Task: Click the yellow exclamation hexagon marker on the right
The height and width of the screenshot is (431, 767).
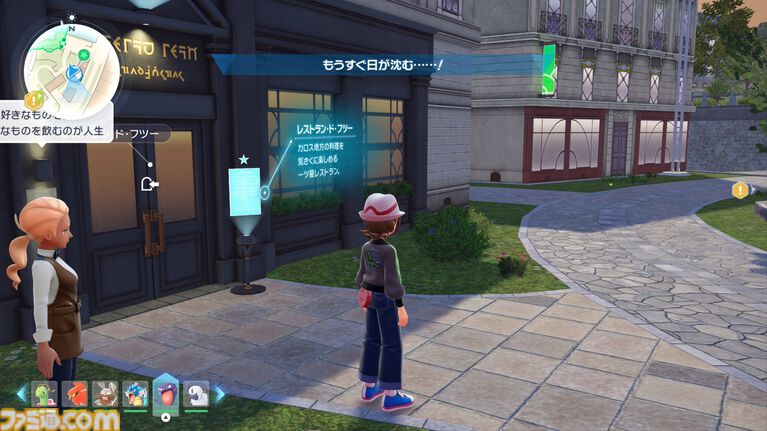Action: tap(740, 190)
